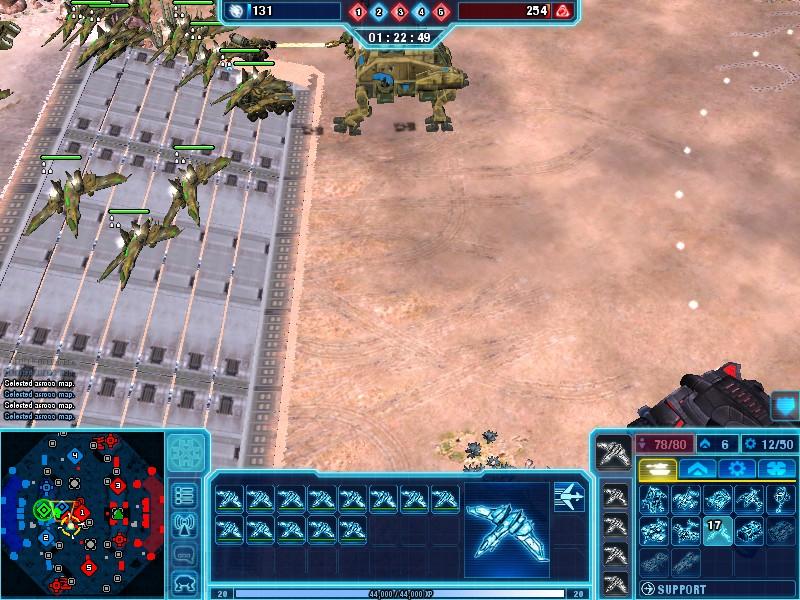800x600 pixels.
Task: Select the large aircraft portrait
Action: [506, 528]
